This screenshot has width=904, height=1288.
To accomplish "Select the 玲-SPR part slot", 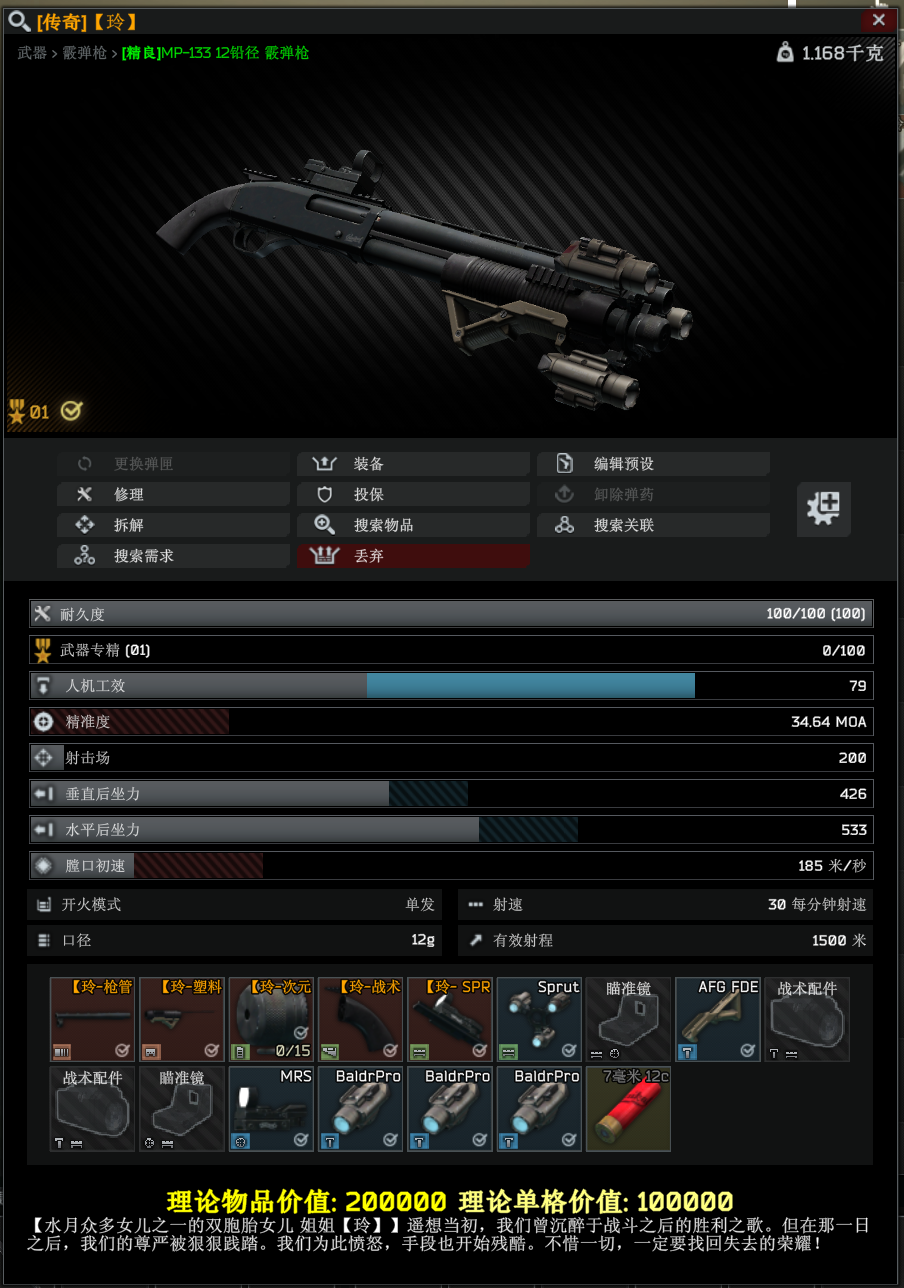I will click(x=449, y=1019).
